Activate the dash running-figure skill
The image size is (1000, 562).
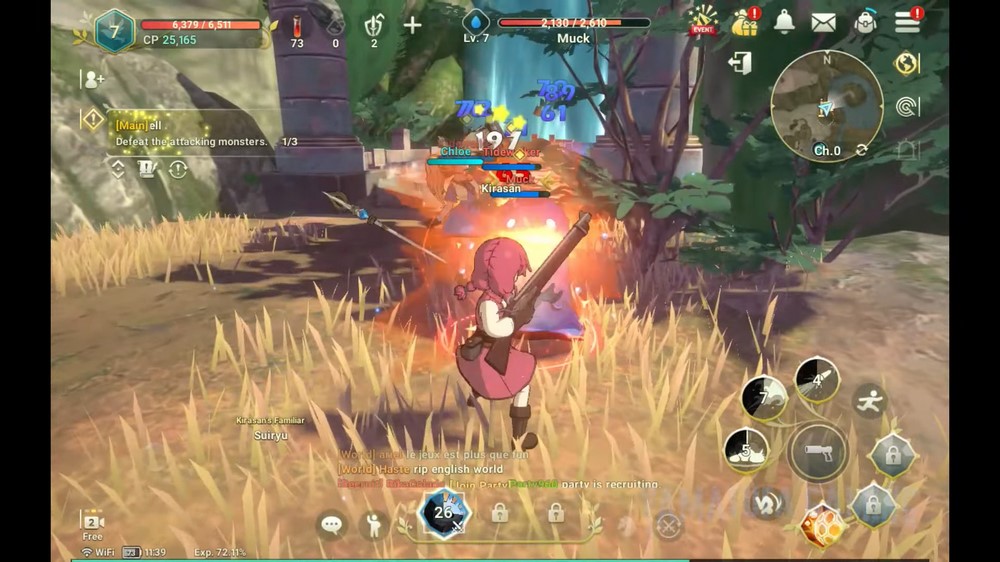[869, 401]
